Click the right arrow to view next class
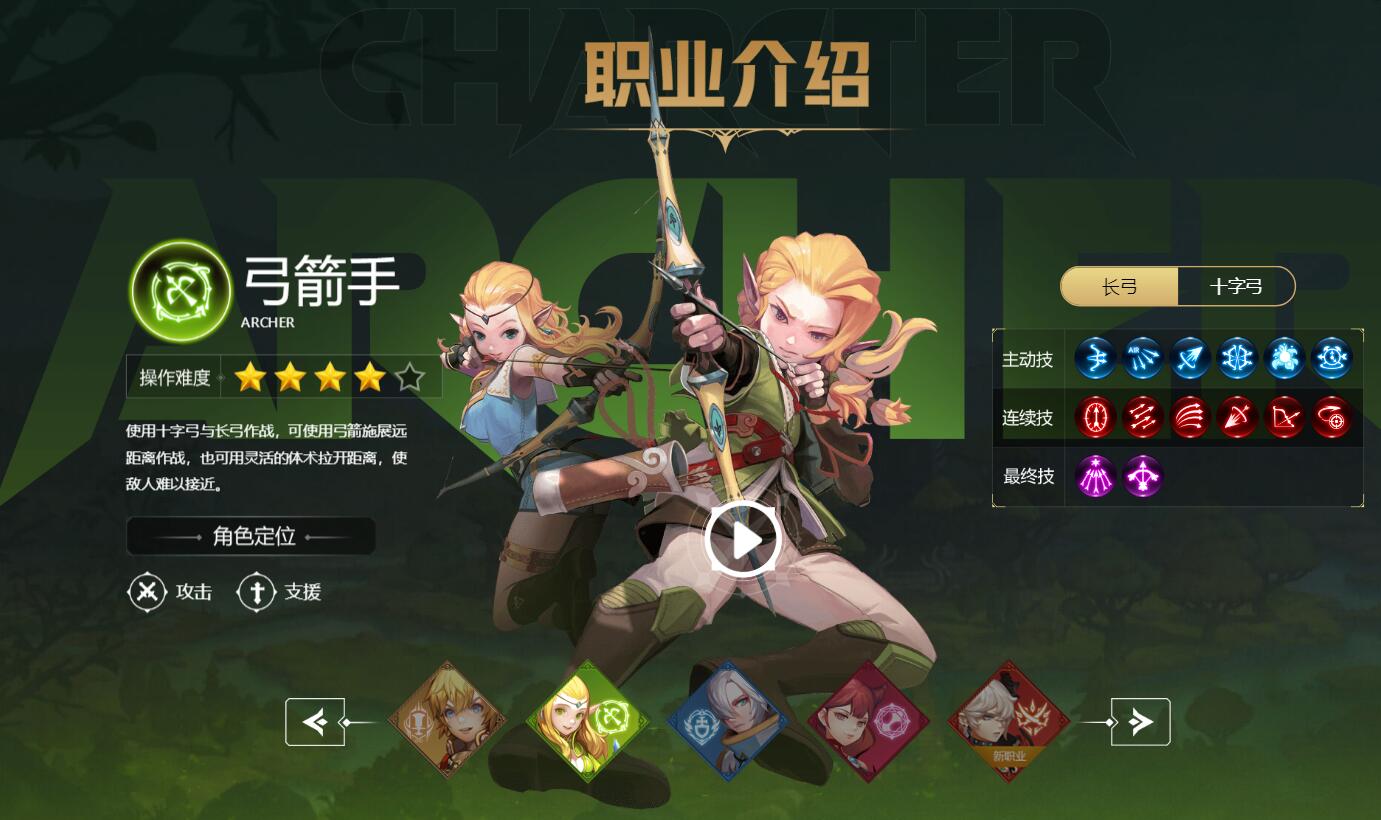The image size is (1381, 820). pyautogui.click(x=1139, y=721)
